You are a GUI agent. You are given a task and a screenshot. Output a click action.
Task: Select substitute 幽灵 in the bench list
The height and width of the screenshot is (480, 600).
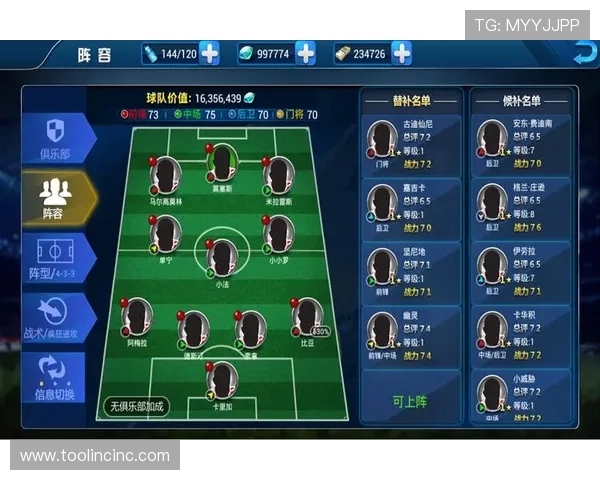pyautogui.click(x=411, y=336)
